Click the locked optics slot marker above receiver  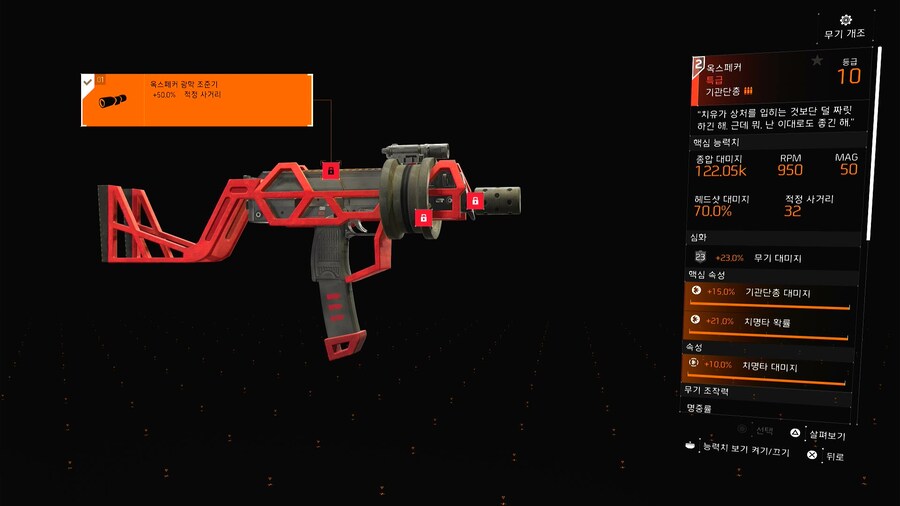[330, 171]
